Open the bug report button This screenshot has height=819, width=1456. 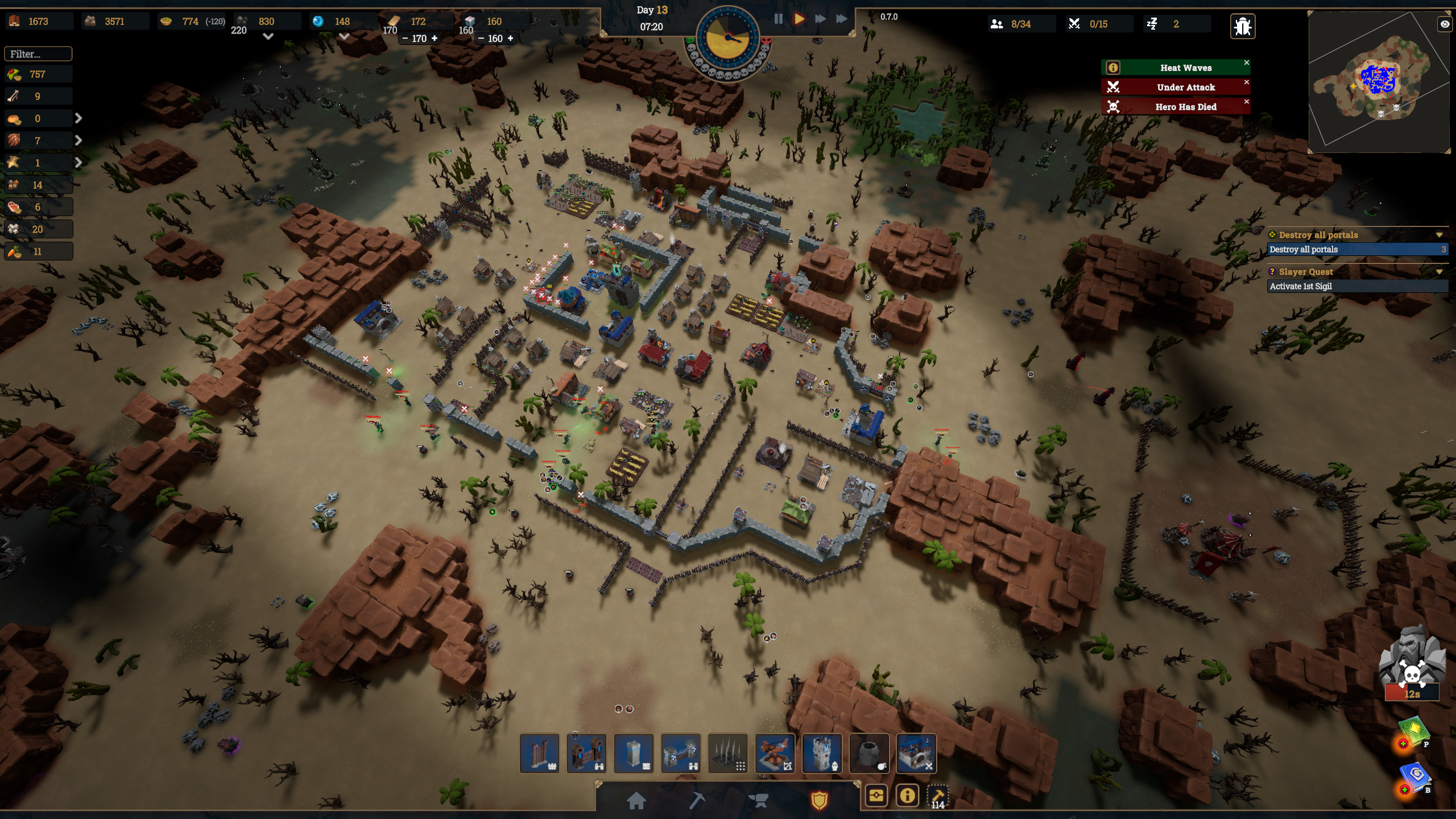coord(1242,26)
